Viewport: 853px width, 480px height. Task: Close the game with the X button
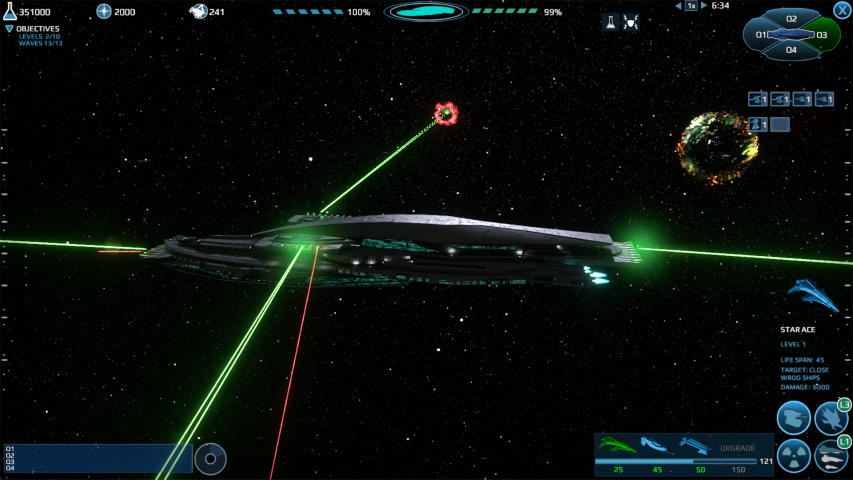[x=842, y=9]
